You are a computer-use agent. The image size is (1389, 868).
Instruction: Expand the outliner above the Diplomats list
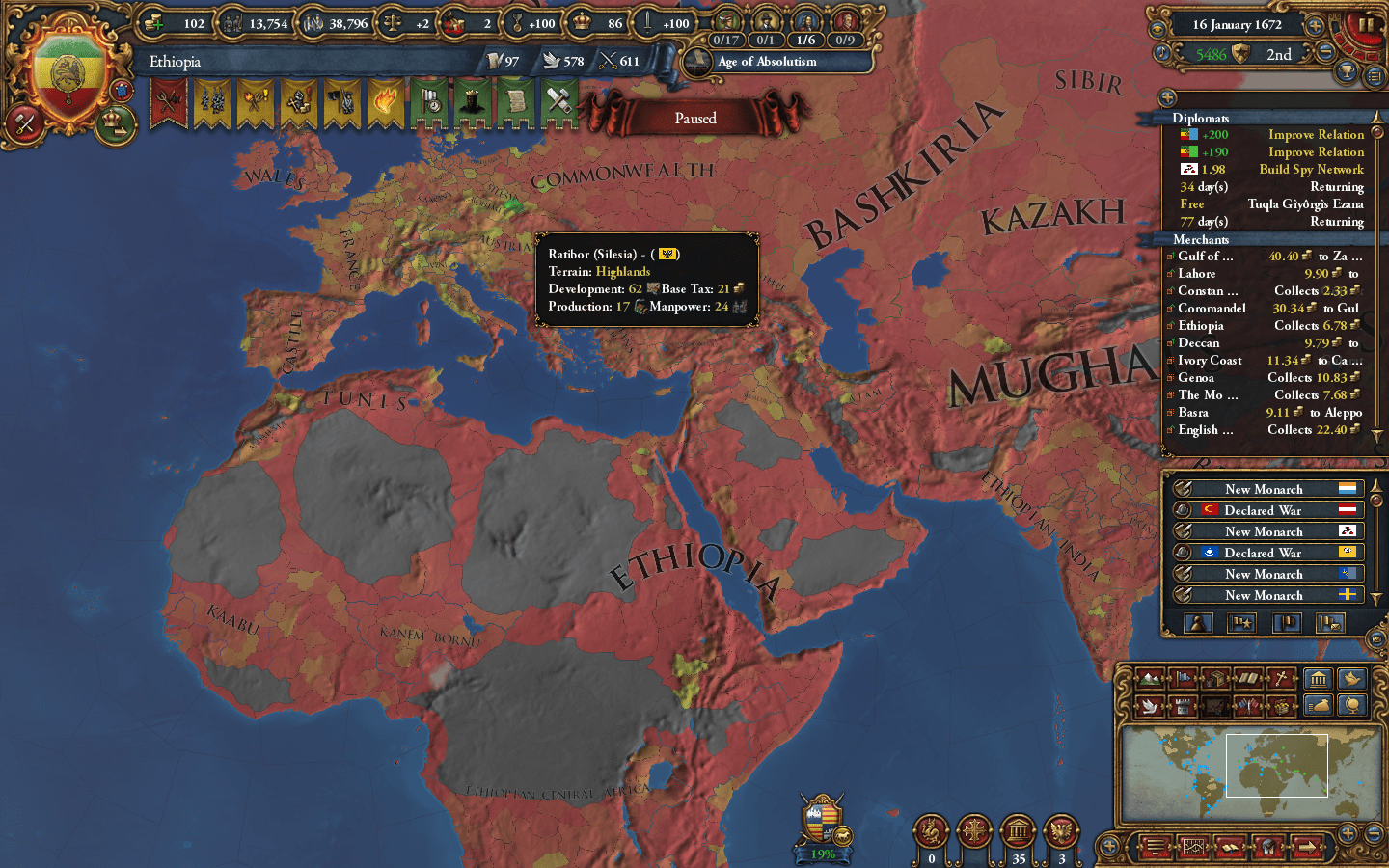(x=1167, y=96)
